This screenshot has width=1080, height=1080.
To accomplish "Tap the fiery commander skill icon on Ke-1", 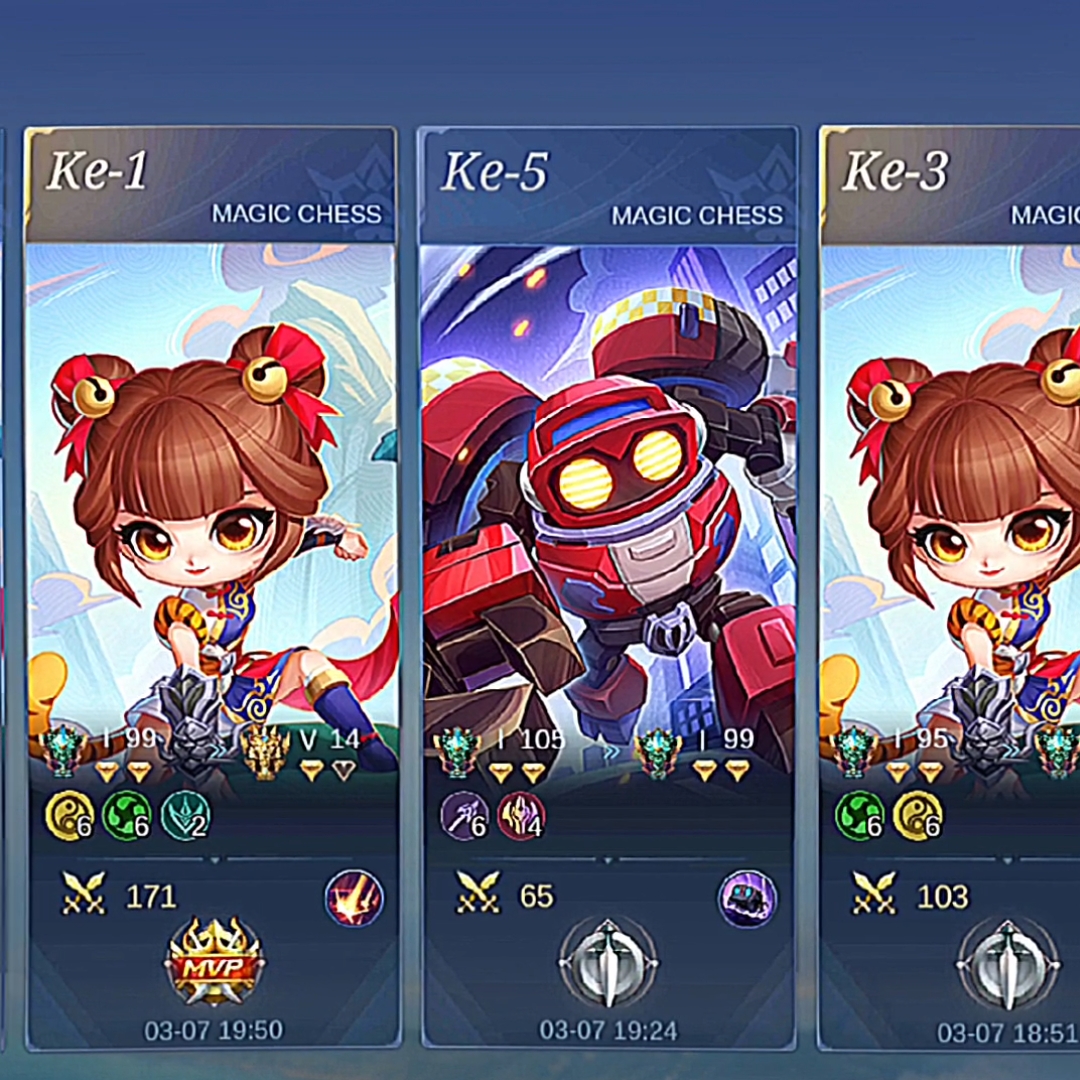I will 354,898.
